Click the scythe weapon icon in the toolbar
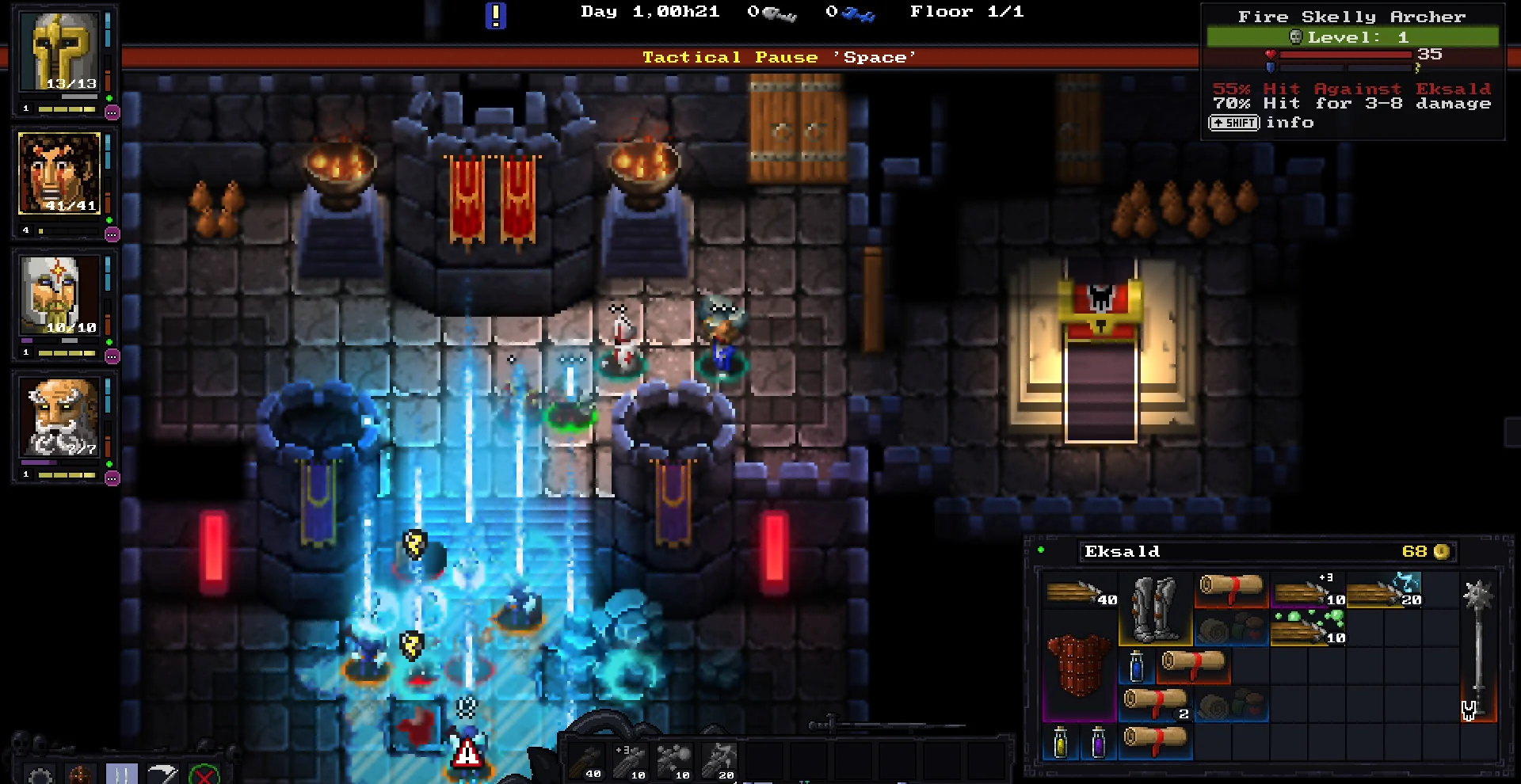This screenshot has height=784, width=1521. [x=162, y=774]
